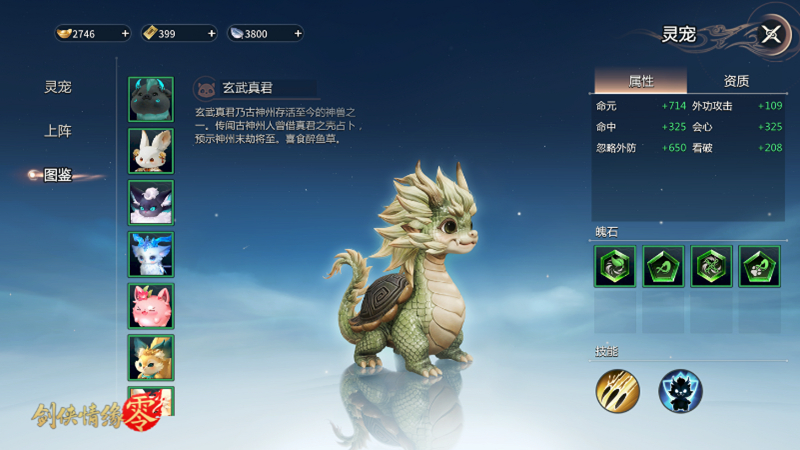This screenshot has height=450, width=800.
Task: Show the 属性 attributes tab
Action: tap(641, 81)
